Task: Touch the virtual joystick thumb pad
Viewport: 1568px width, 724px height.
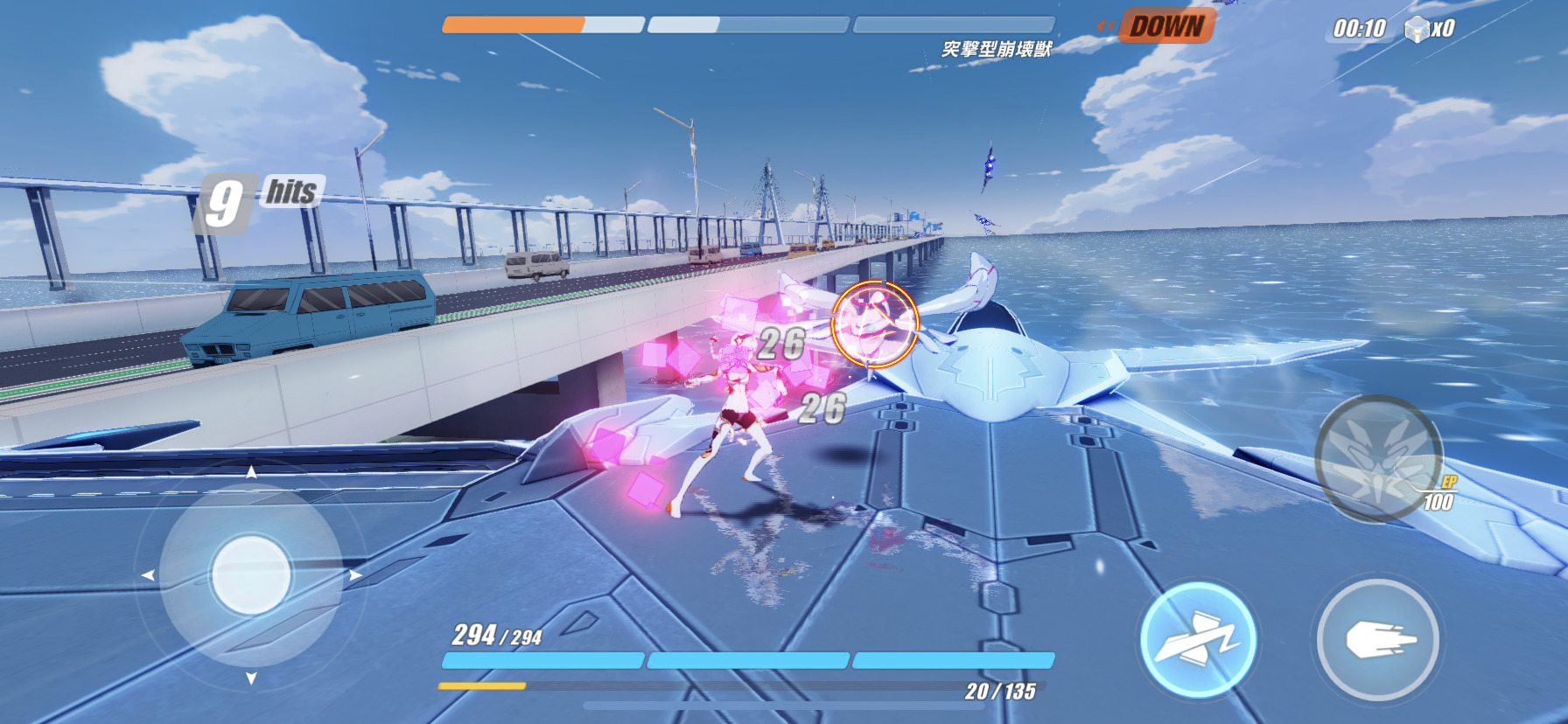Action: (x=251, y=574)
